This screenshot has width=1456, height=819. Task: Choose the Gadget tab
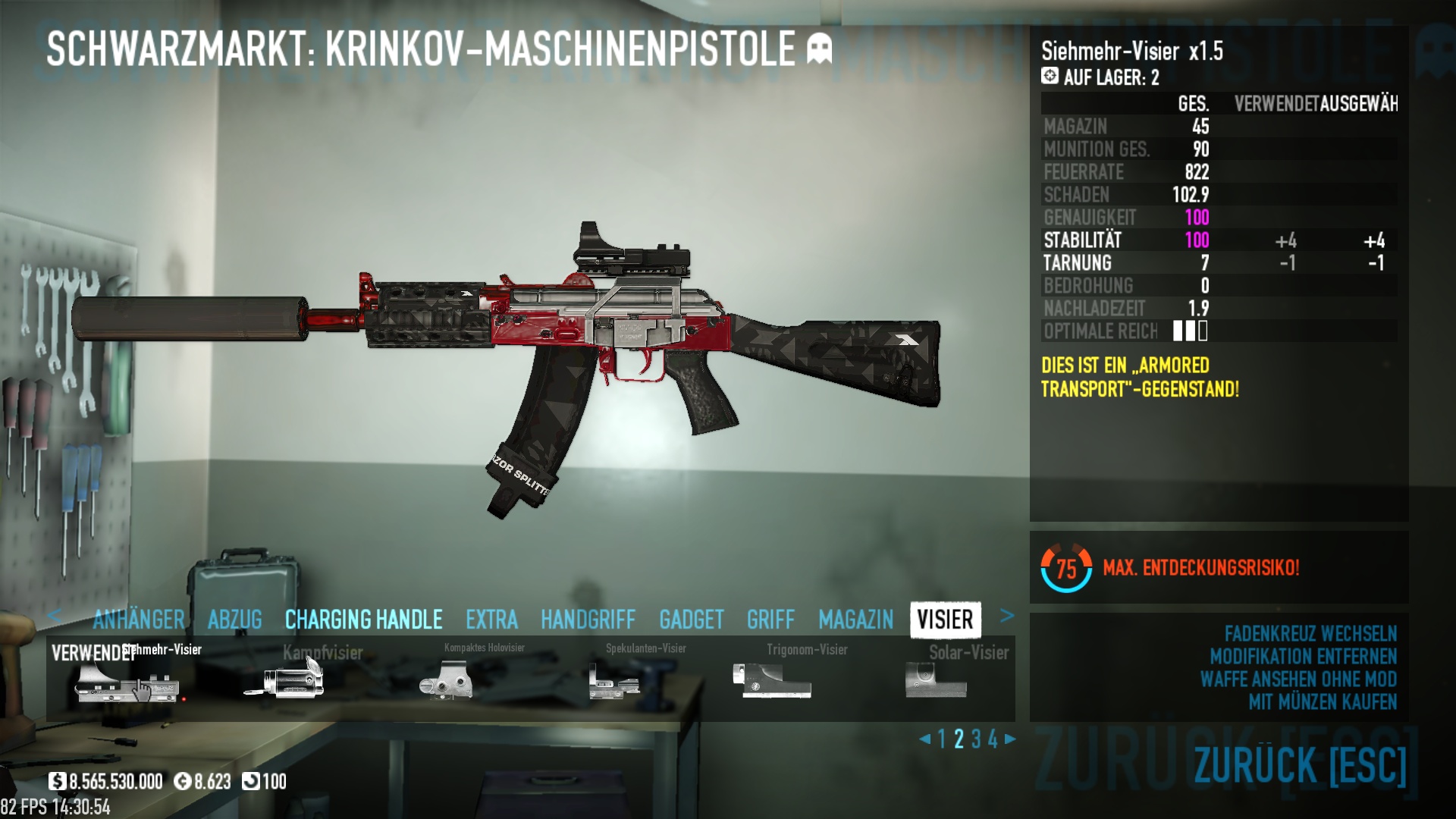point(691,620)
